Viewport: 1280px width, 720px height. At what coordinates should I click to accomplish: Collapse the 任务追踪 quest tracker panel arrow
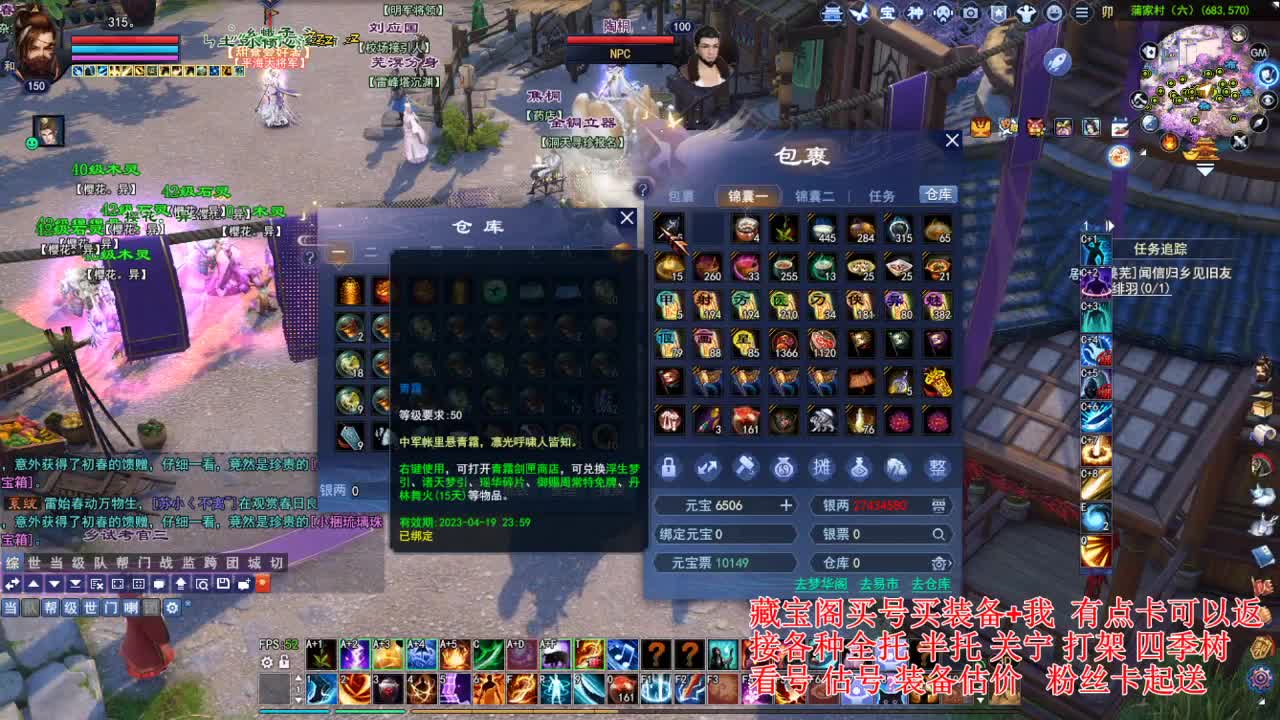point(1108,226)
